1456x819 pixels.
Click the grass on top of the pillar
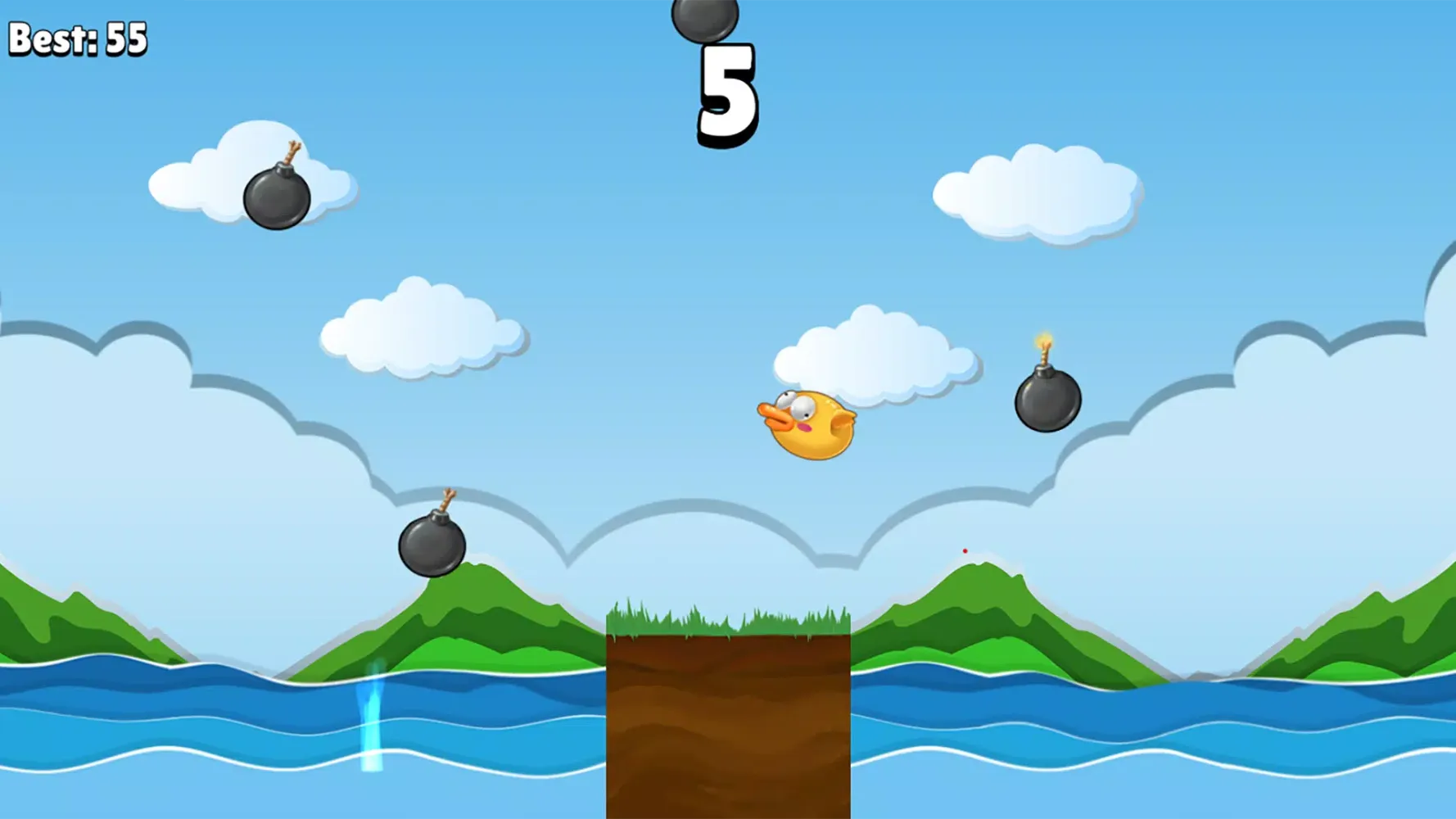click(727, 622)
